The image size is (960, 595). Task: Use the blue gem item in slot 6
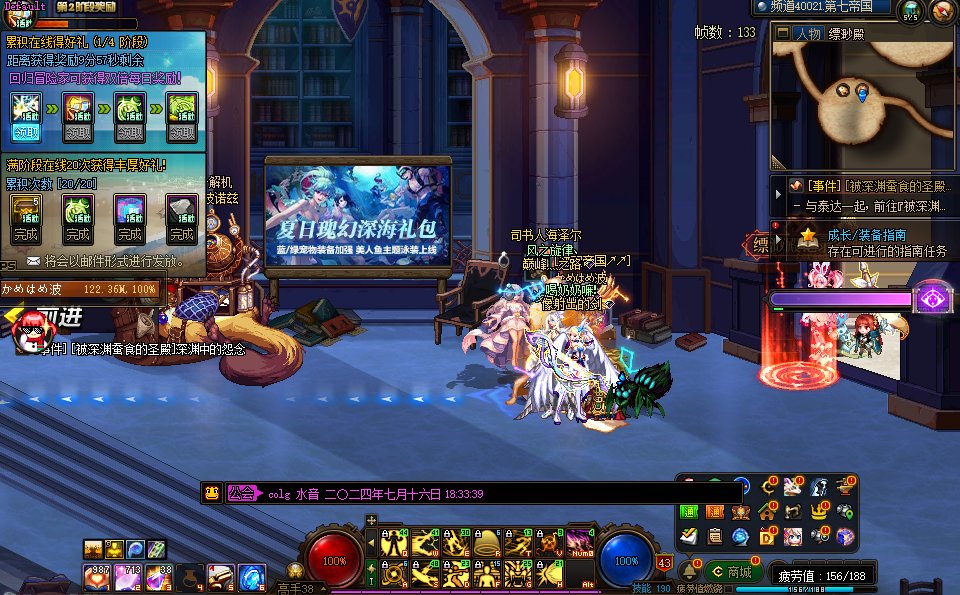(250, 577)
